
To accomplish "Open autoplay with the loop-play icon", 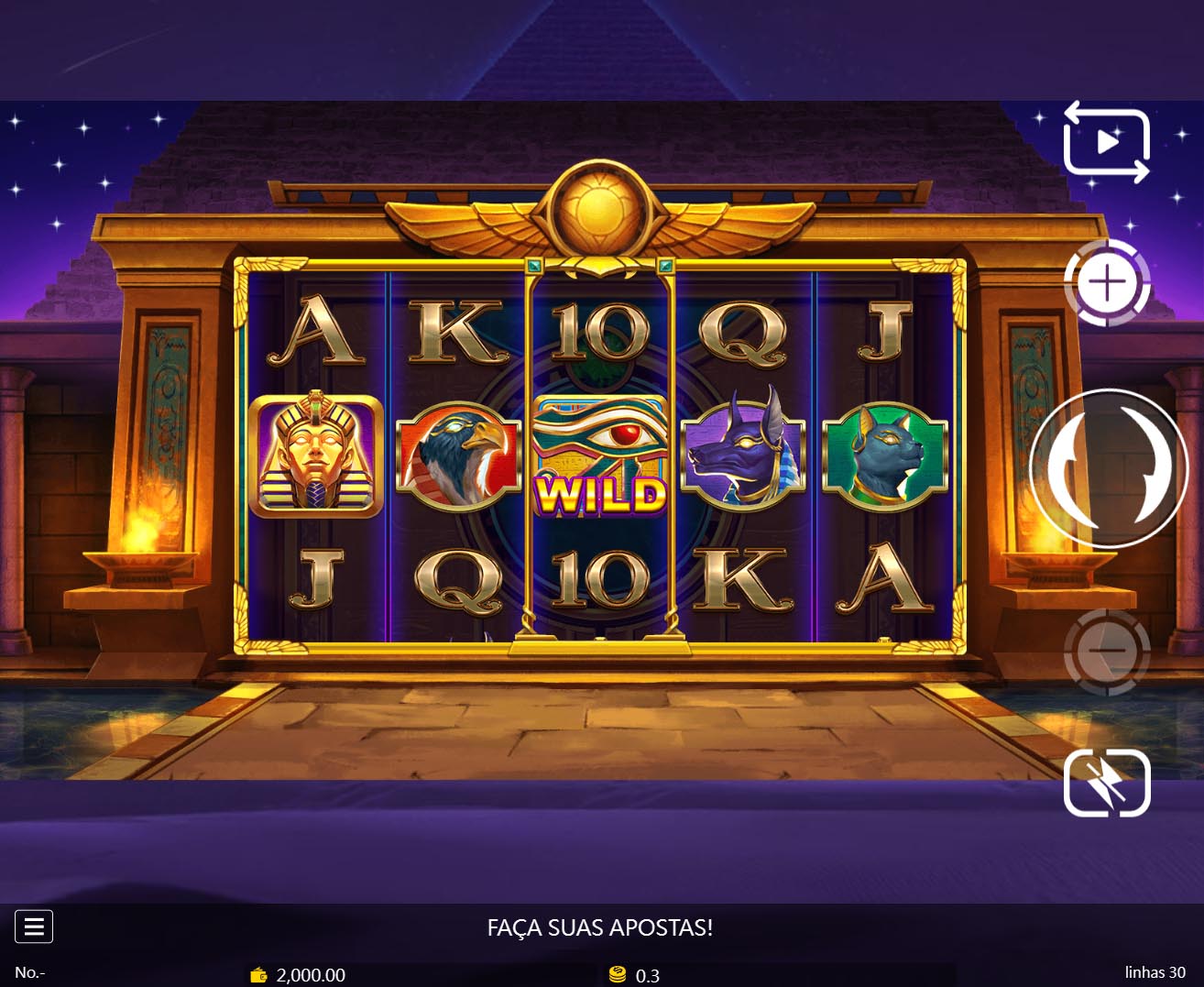I will tap(1105, 142).
